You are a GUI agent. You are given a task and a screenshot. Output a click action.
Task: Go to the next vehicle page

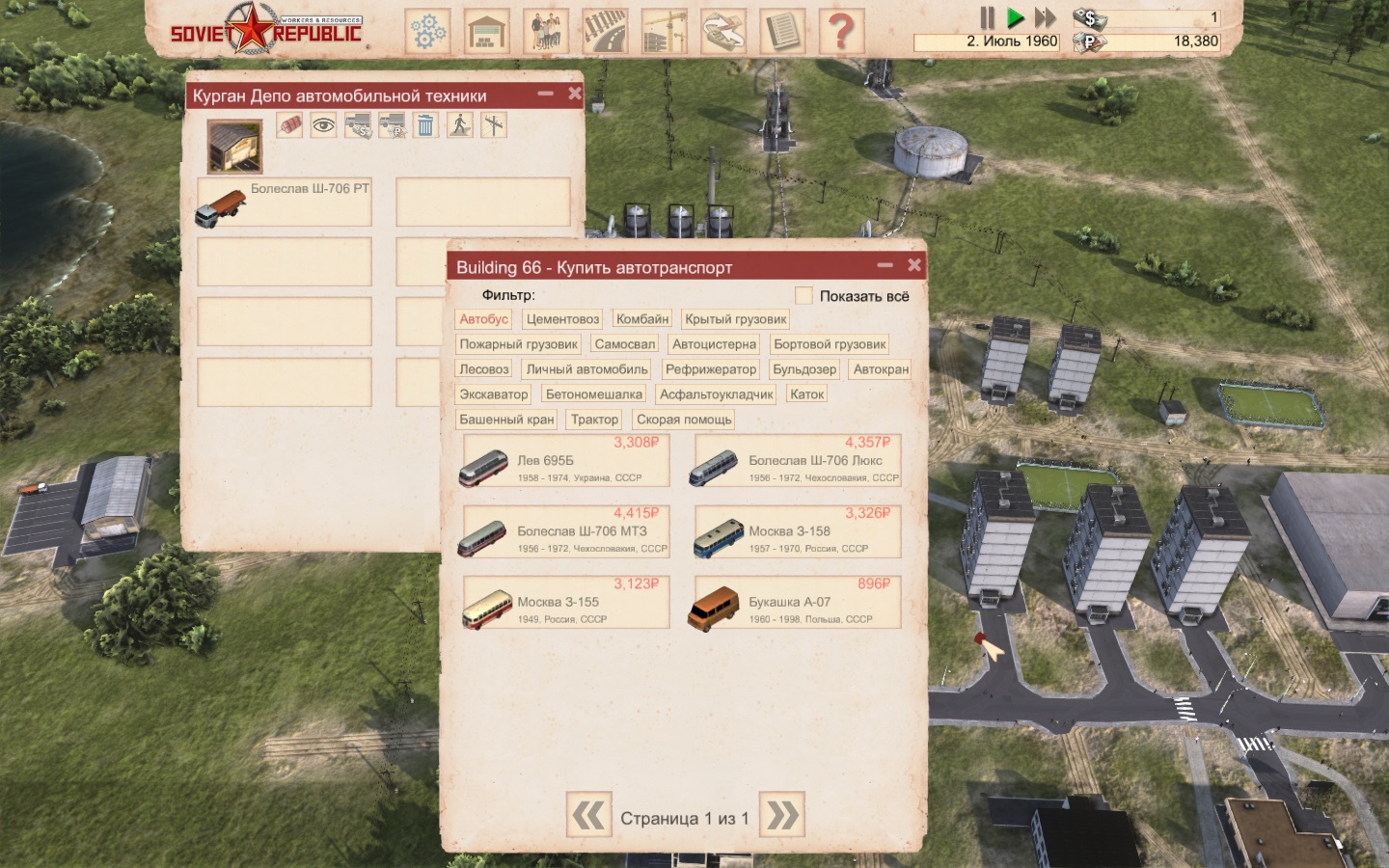tap(782, 816)
